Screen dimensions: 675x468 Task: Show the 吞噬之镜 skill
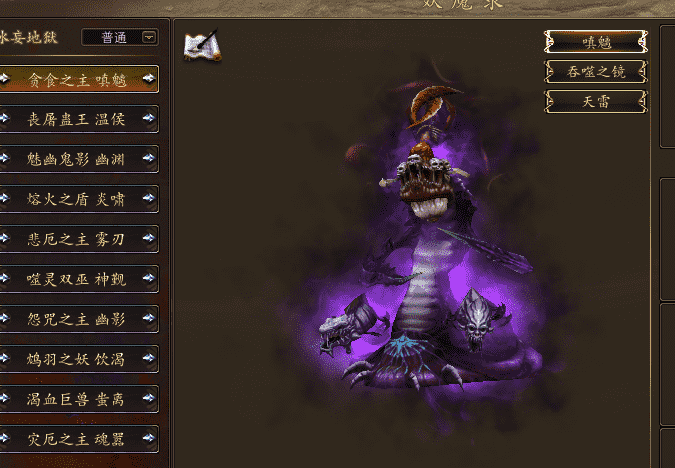point(595,71)
